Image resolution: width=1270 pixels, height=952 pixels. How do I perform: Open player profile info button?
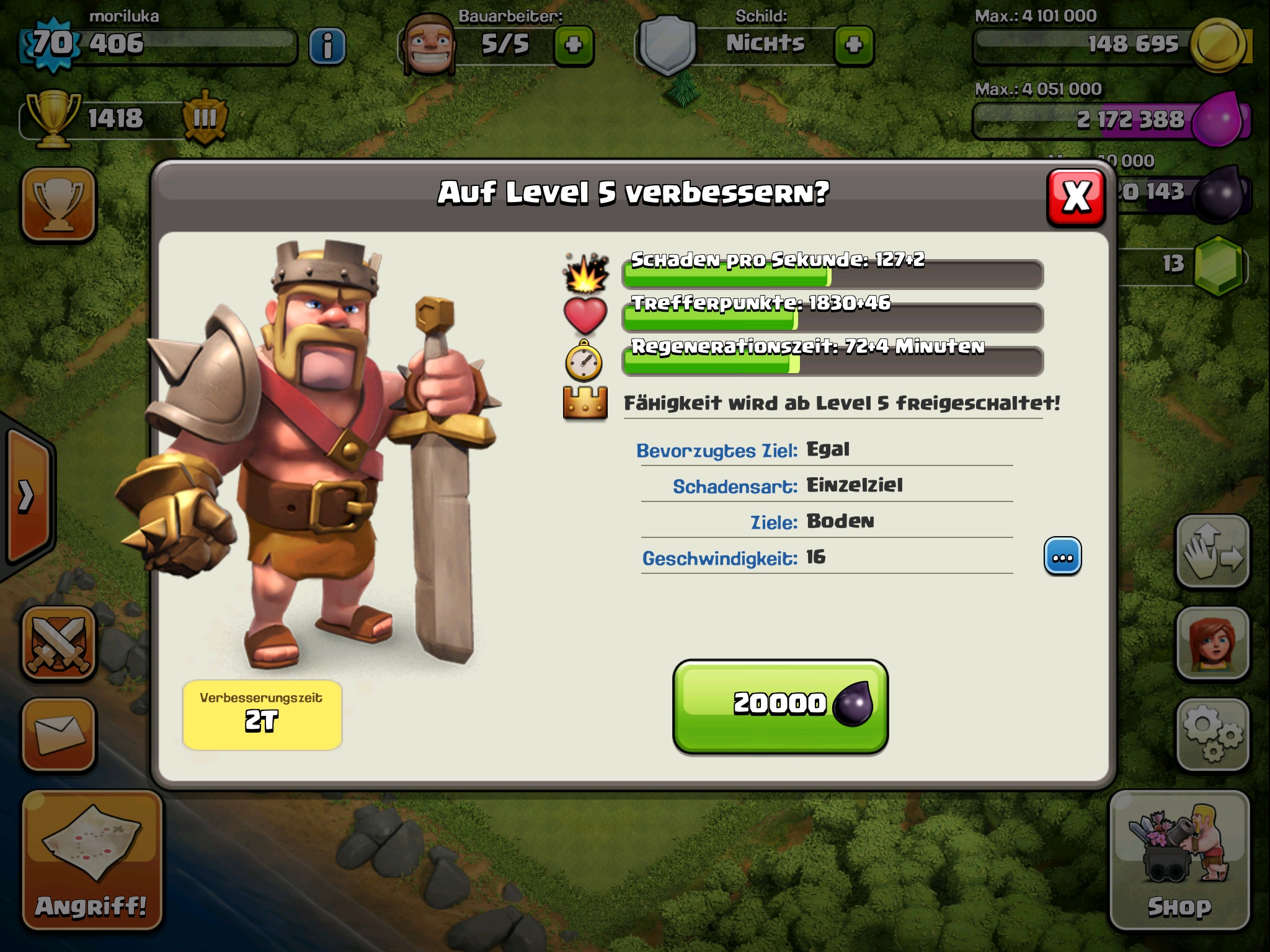[x=327, y=45]
